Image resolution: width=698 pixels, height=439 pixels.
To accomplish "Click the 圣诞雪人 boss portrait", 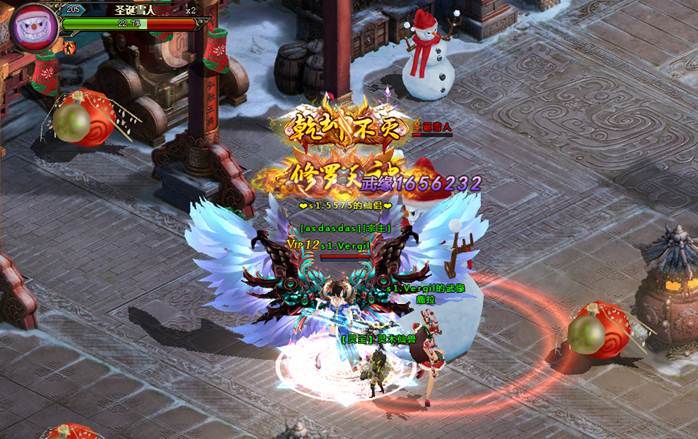I will click(x=32, y=26).
